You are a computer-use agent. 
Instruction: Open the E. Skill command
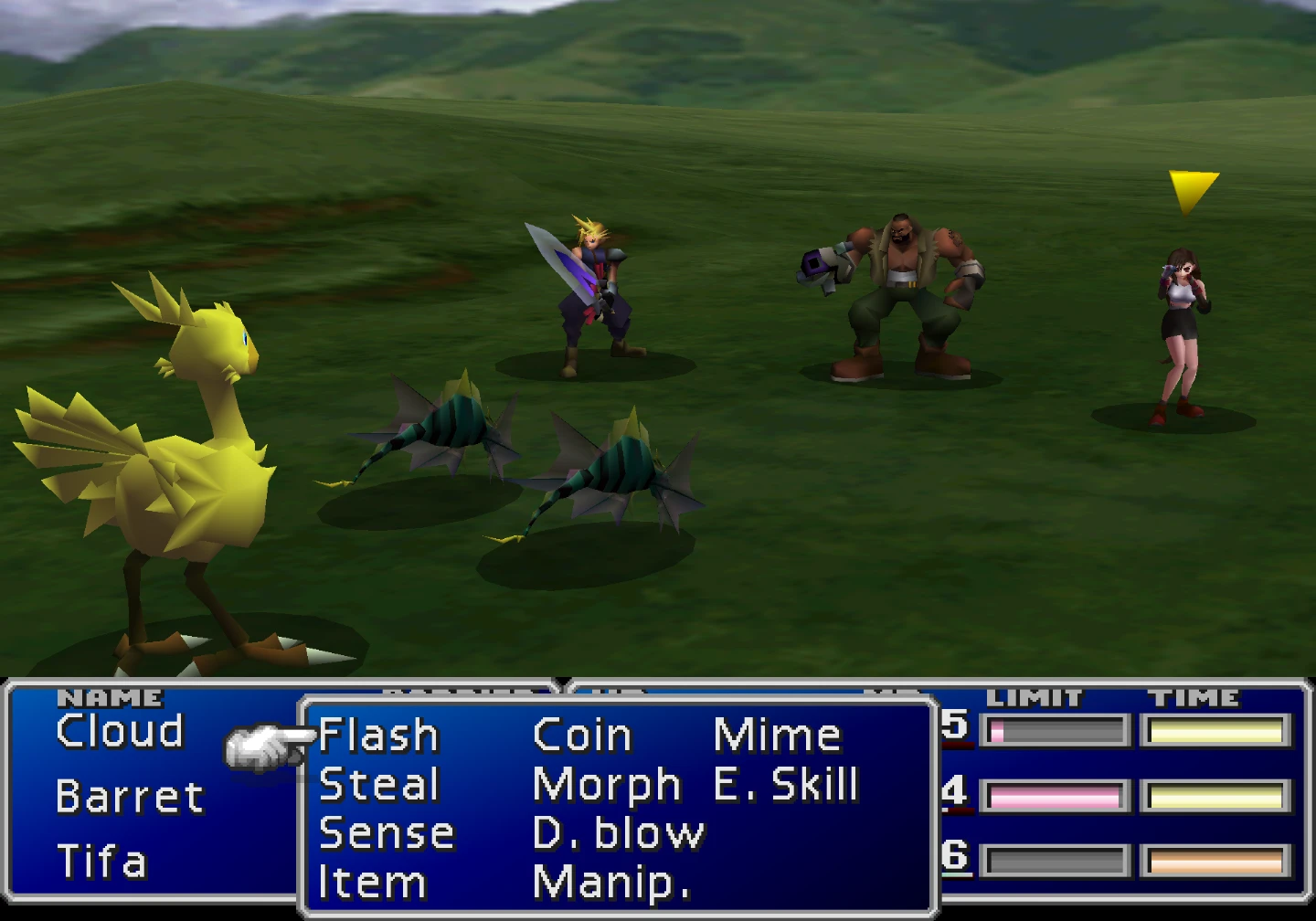point(785,785)
